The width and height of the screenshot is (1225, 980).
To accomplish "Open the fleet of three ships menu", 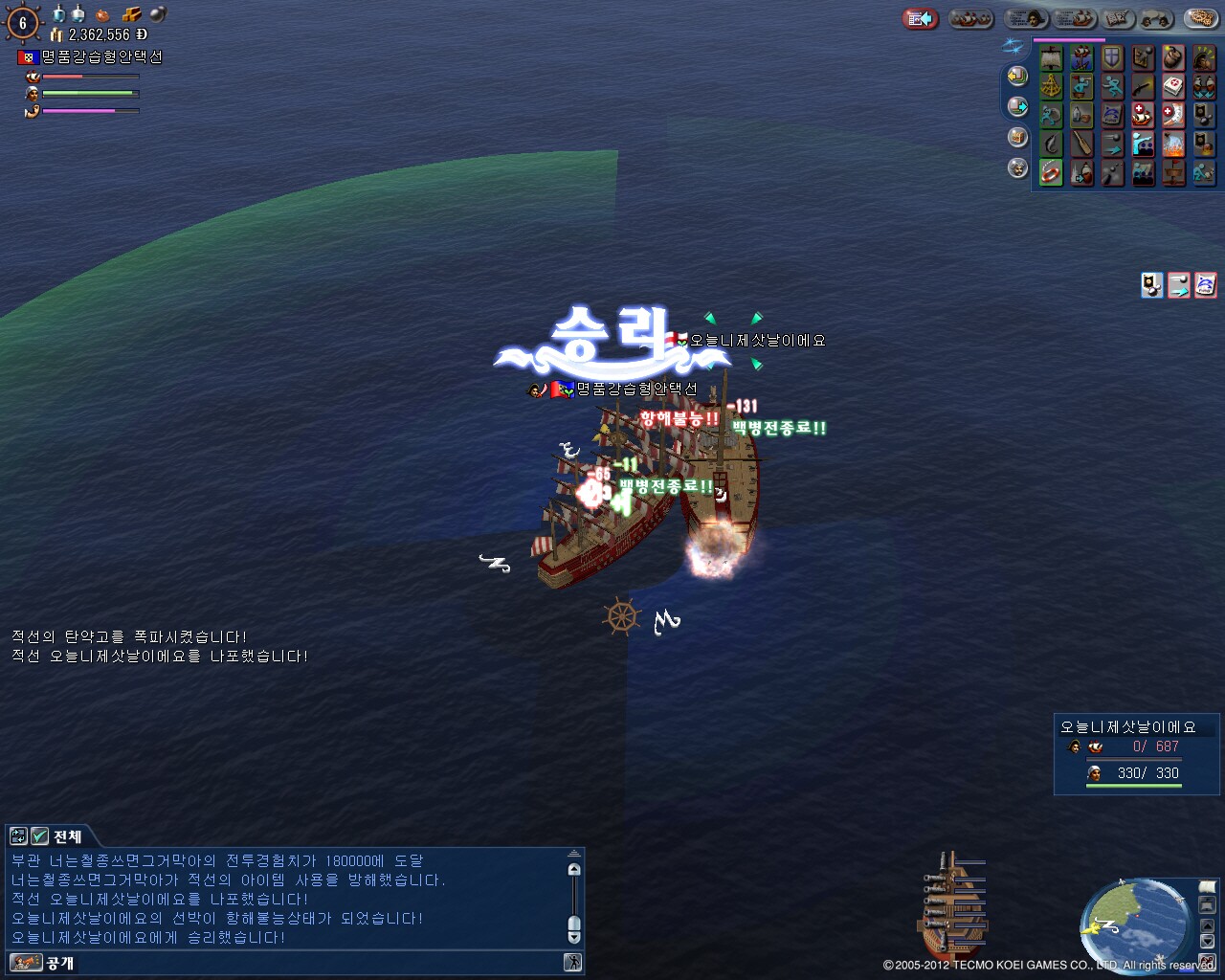I will pos(969,19).
